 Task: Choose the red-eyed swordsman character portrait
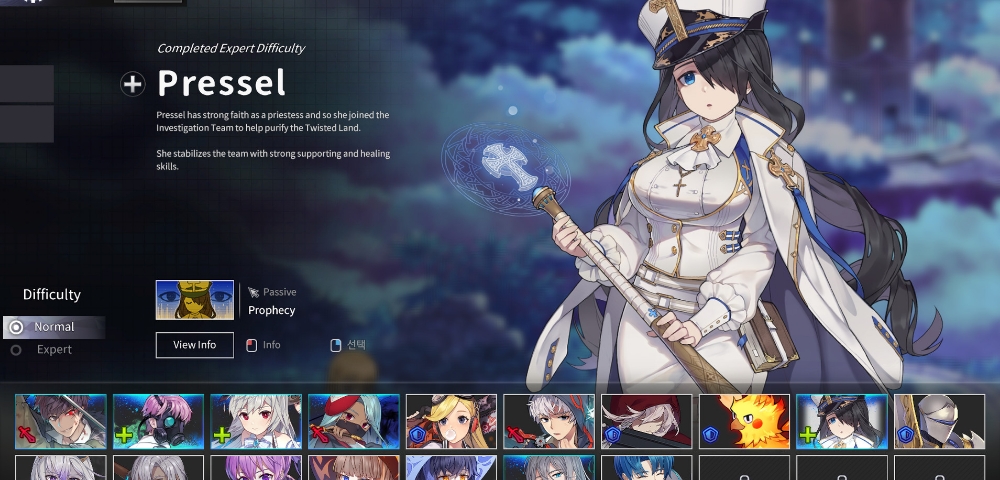(60, 421)
